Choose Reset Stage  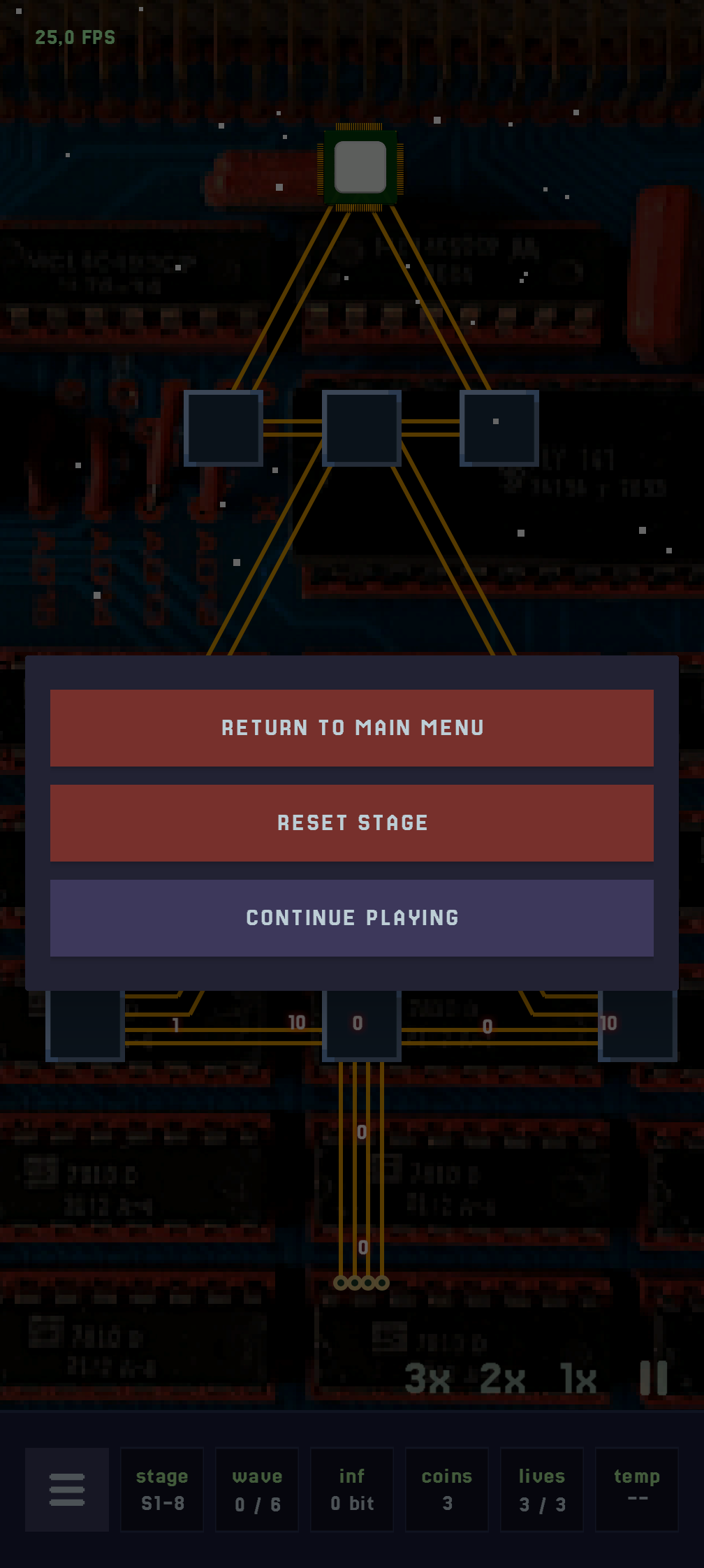pyautogui.click(x=352, y=823)
